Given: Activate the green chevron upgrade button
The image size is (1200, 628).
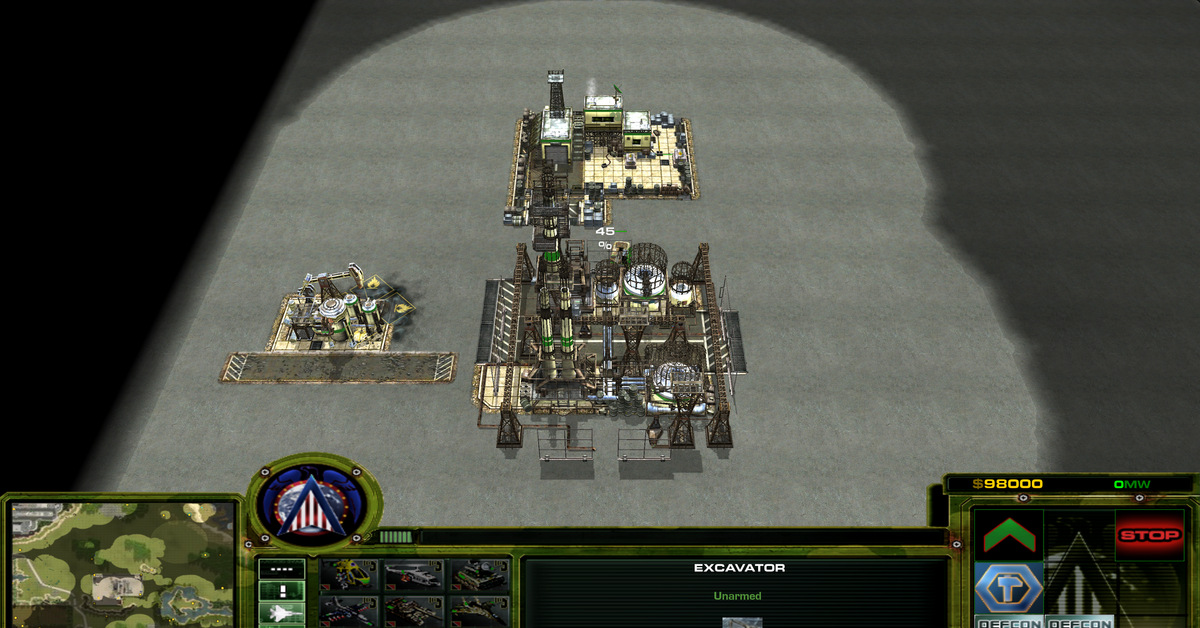Looking at the screenshot, I should click(x=1009, y=535).
